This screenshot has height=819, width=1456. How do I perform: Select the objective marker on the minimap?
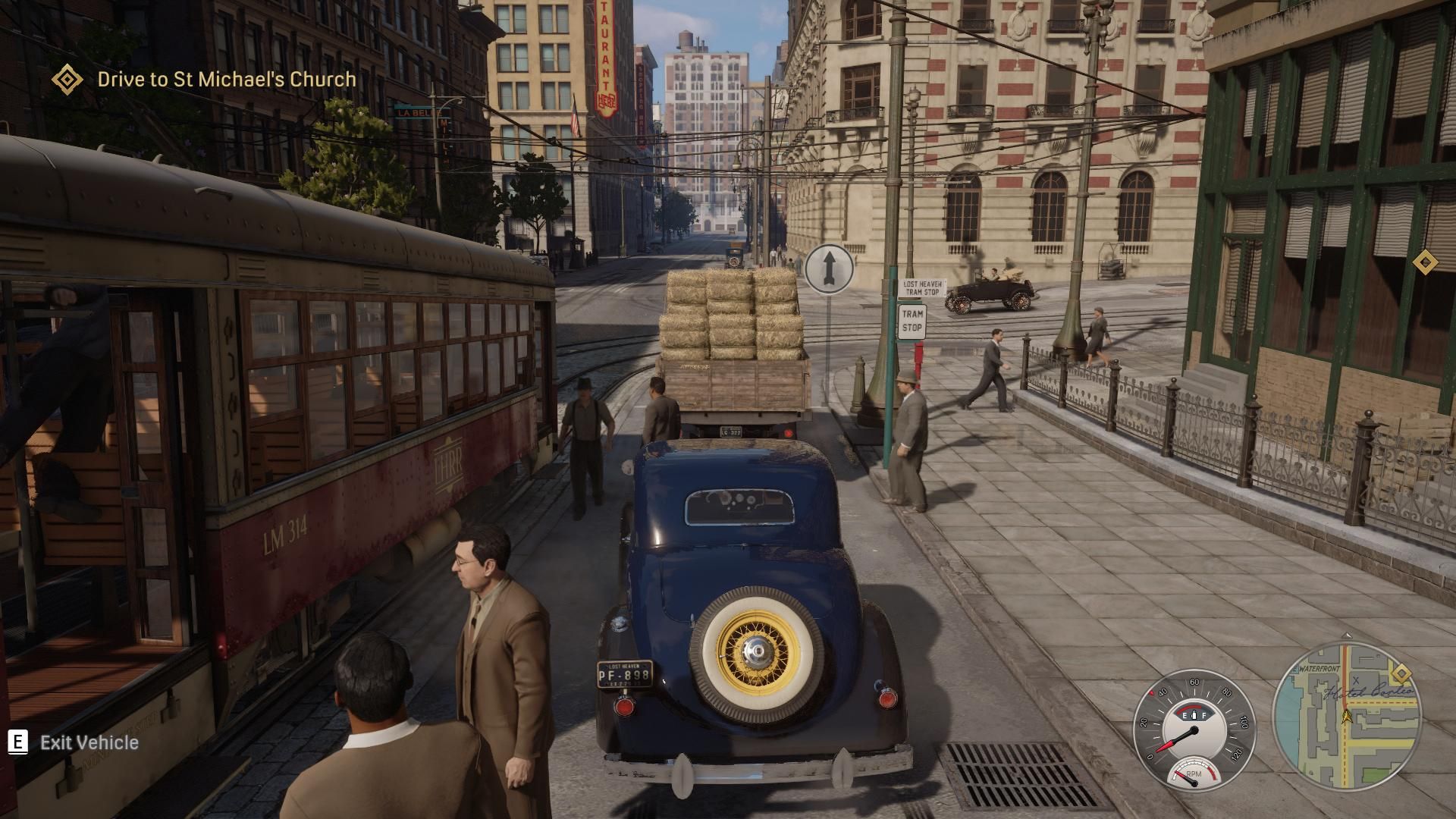pos(1400,674)
